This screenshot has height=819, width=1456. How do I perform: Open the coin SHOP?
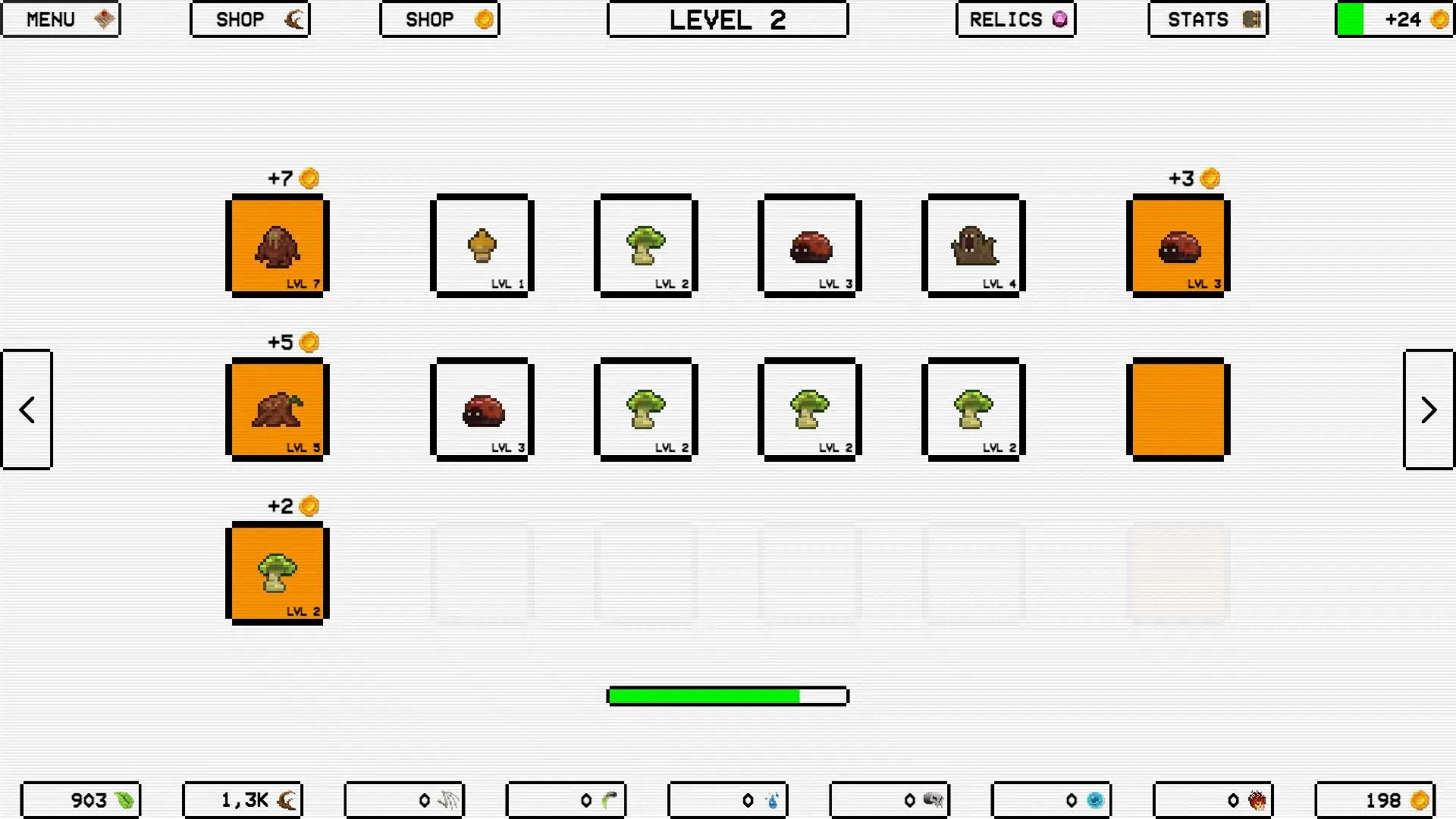439,19
